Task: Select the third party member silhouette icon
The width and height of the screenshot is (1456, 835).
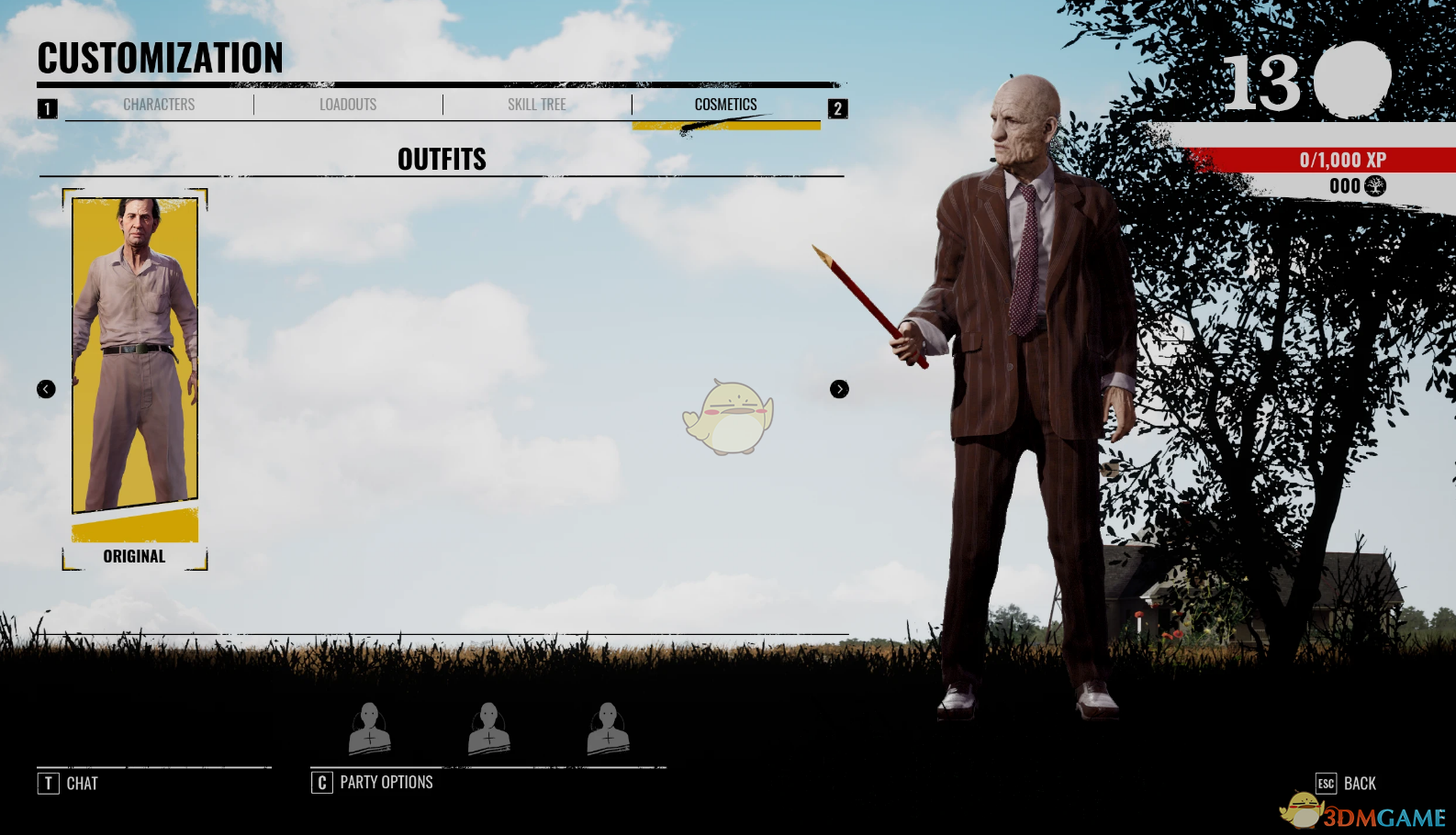Action: pos(608,727)
